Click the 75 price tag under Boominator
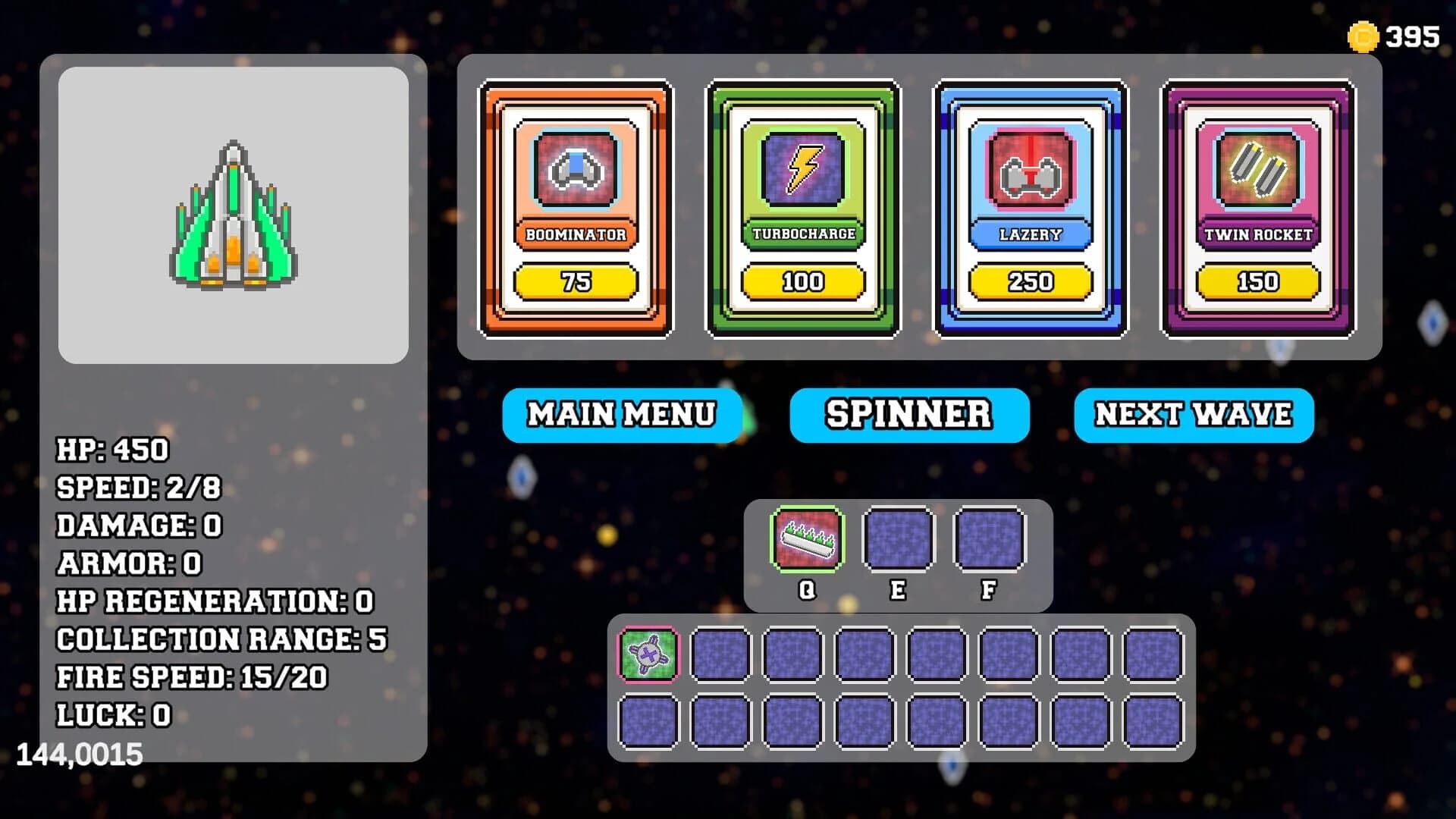Image resolution: width=1456 pixels, height=819 pixels. (x=577, y=281)
